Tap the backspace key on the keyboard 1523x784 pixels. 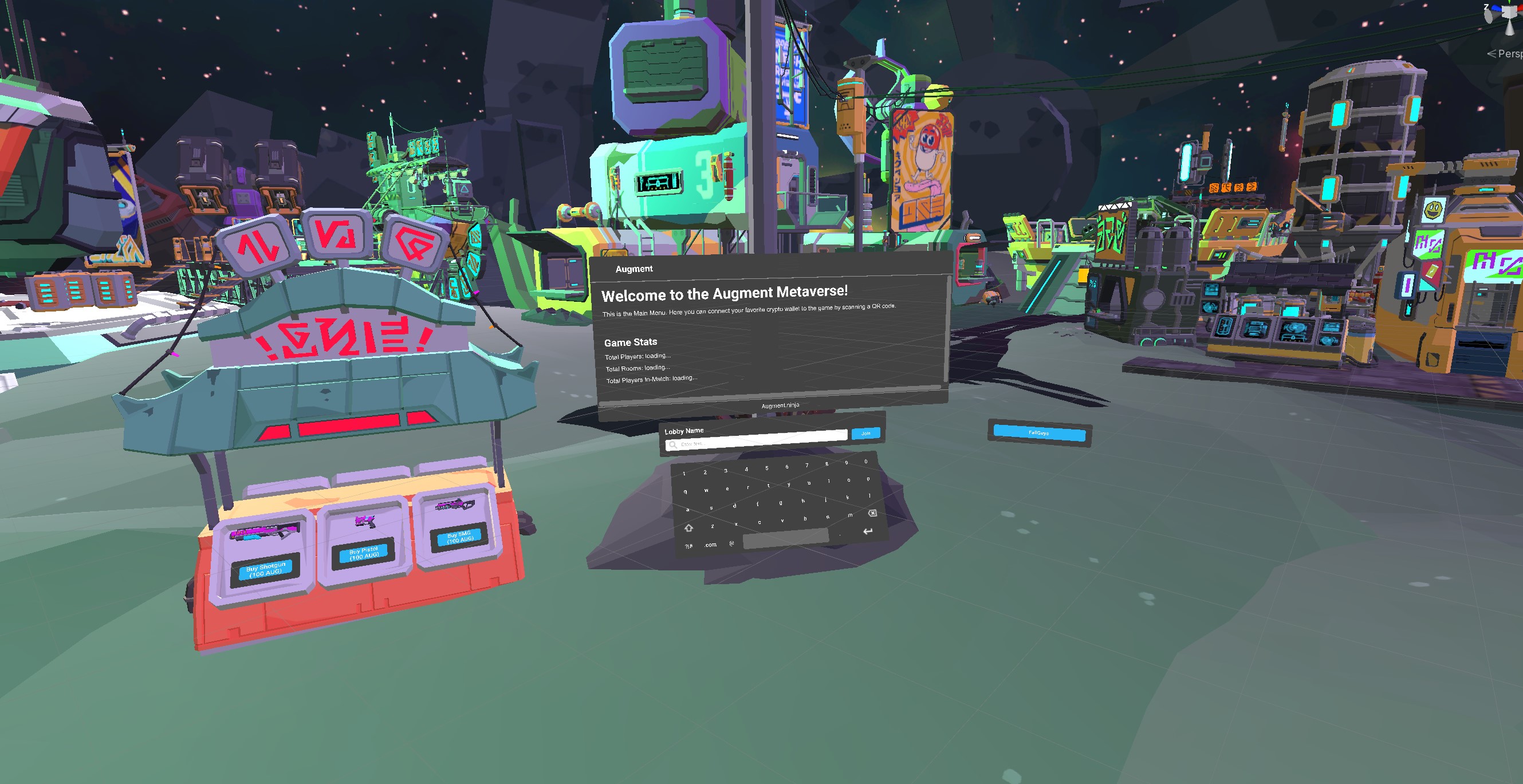click(872, 513)
